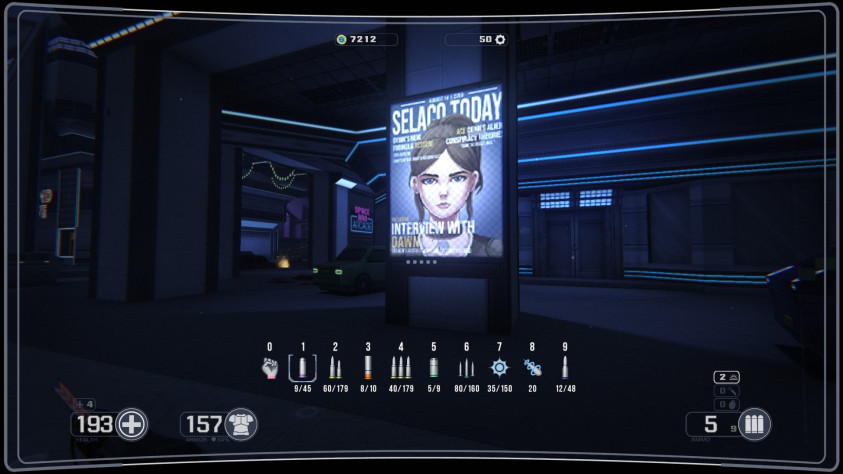843x474 pixels.
Task: Switch to weapon slot 6 with 80/160 ammo
Action: coord(466,368)
